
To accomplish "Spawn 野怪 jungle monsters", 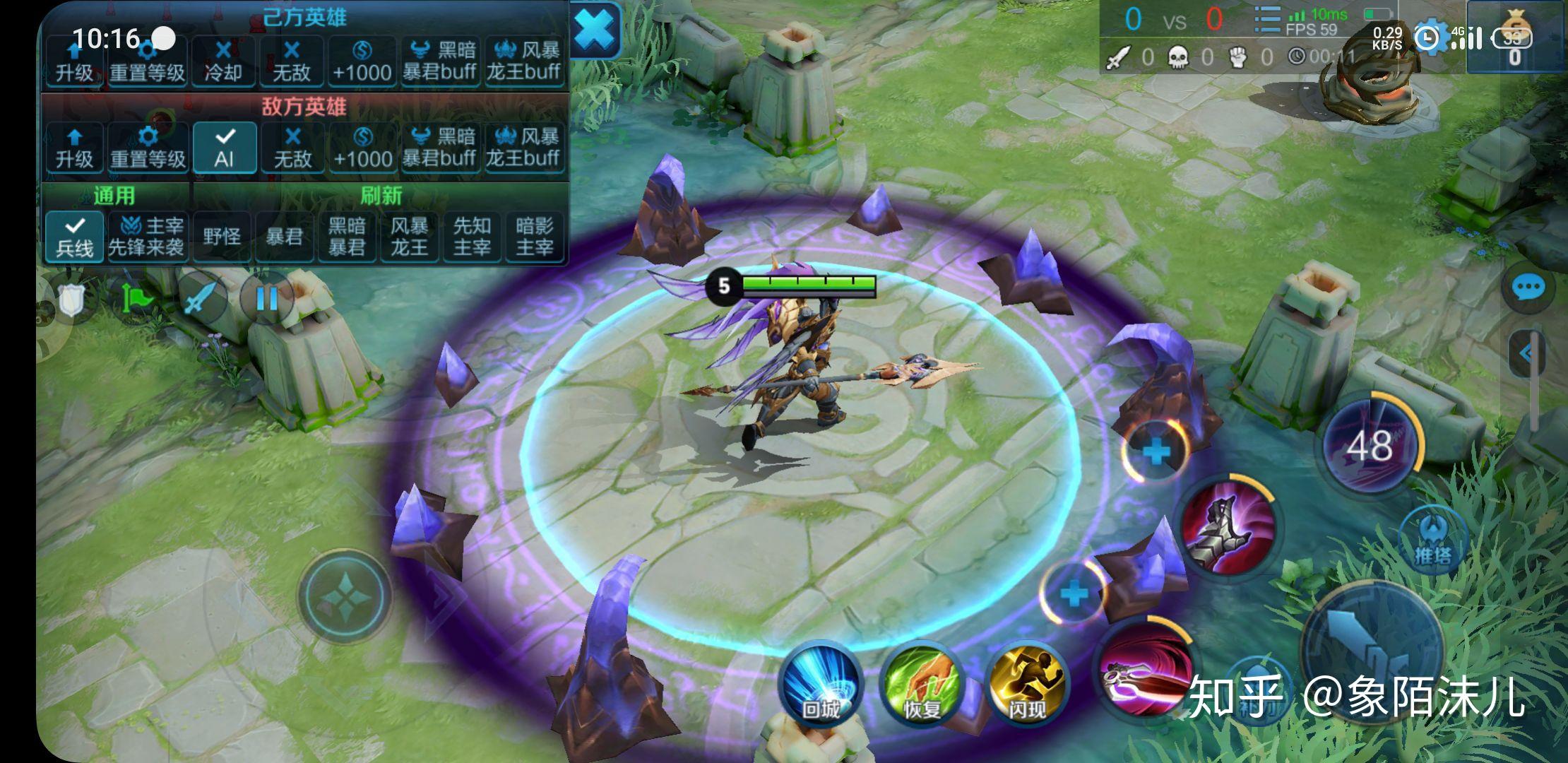I will (x=222, y=237).
